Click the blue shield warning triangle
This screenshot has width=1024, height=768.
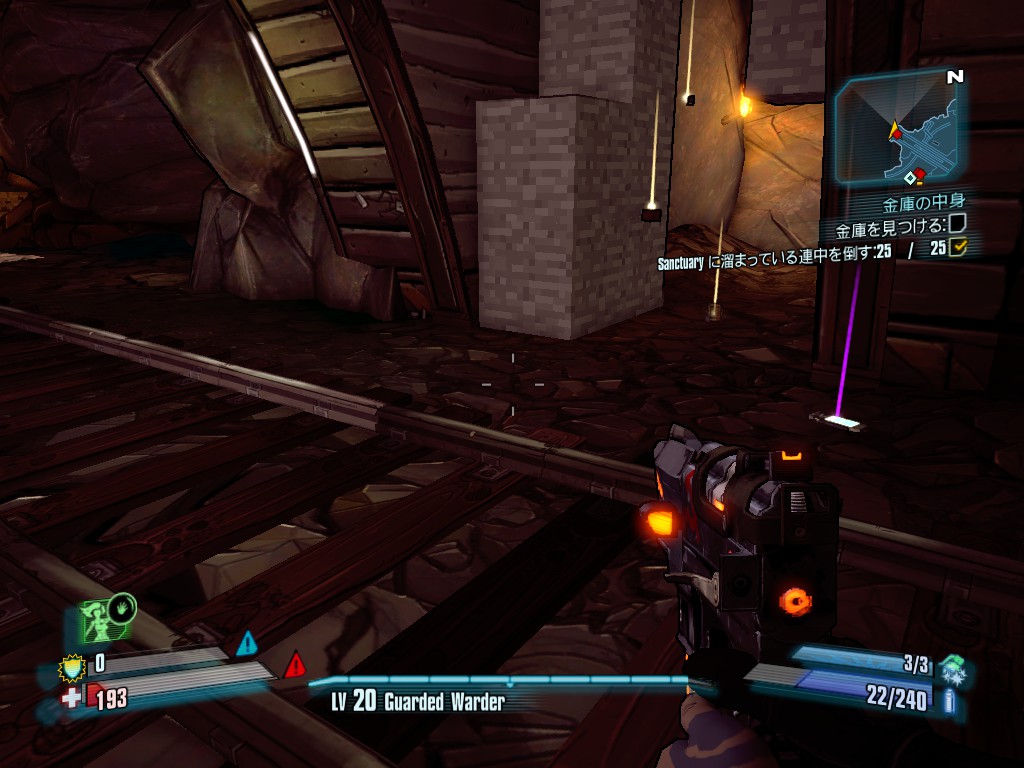coord(247,643)
